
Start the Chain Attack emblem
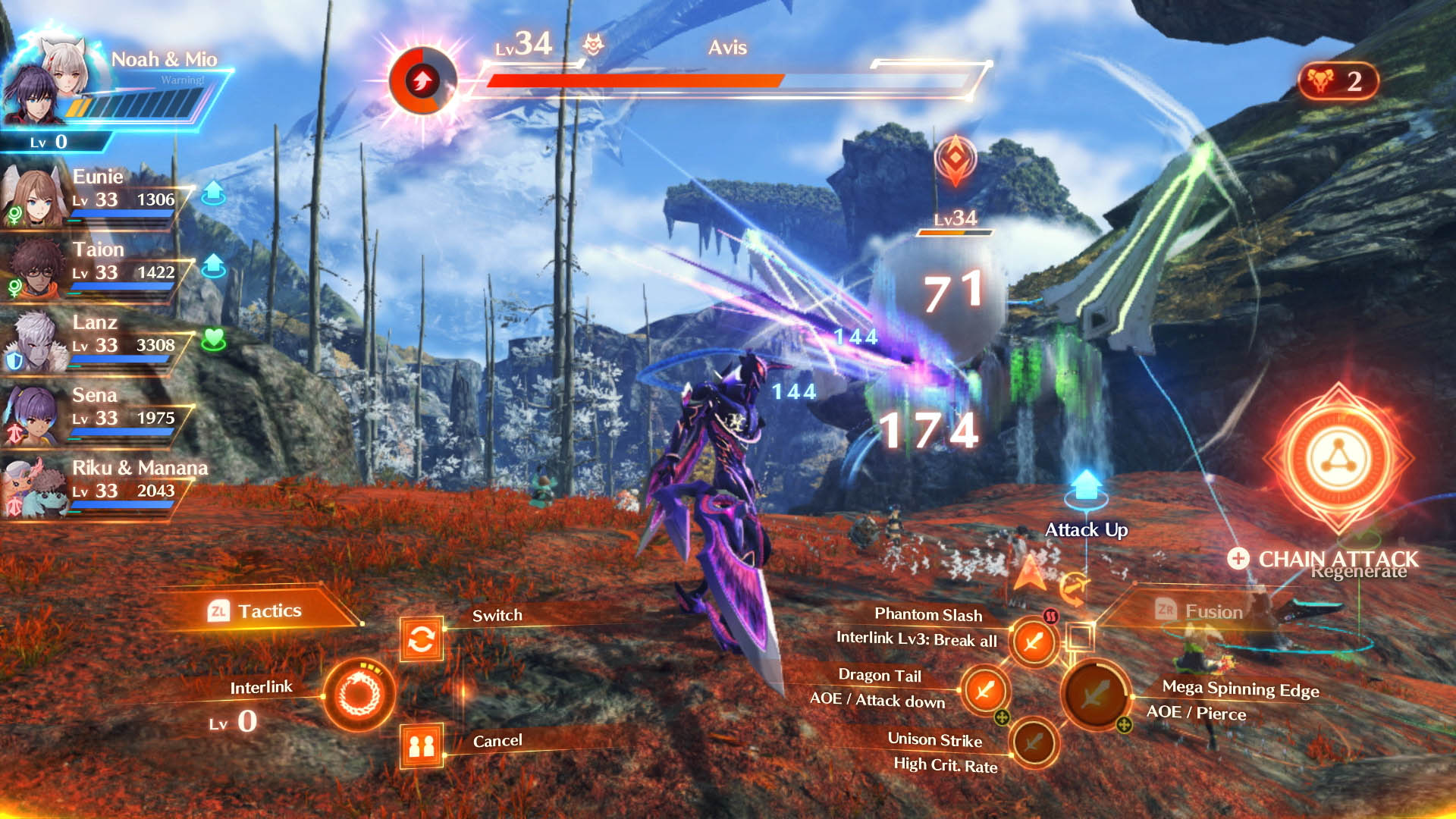(1338, 460)
